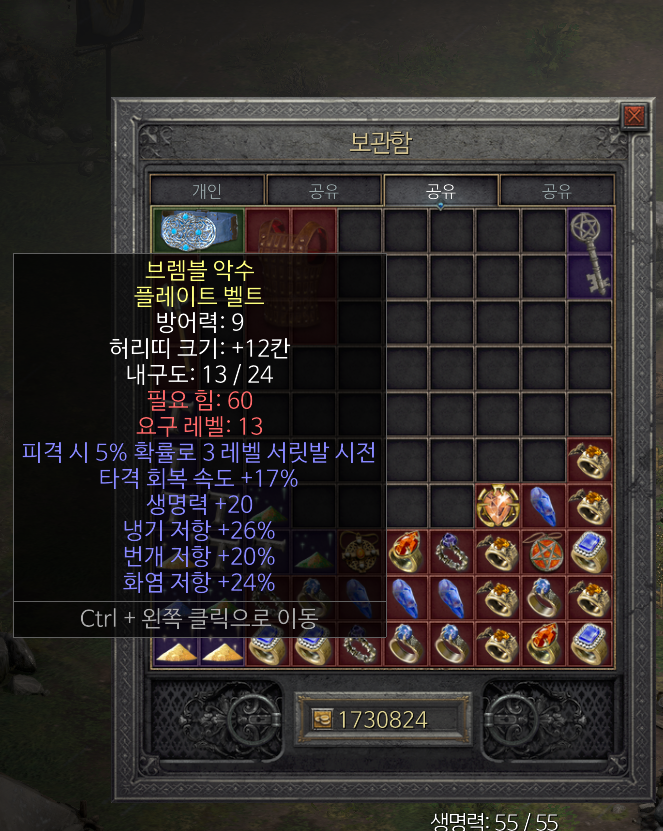Pick up the heart-shaped amulet
Image resolution: width=663 pixels, height=831 pixels.
(x=497, y=505)
